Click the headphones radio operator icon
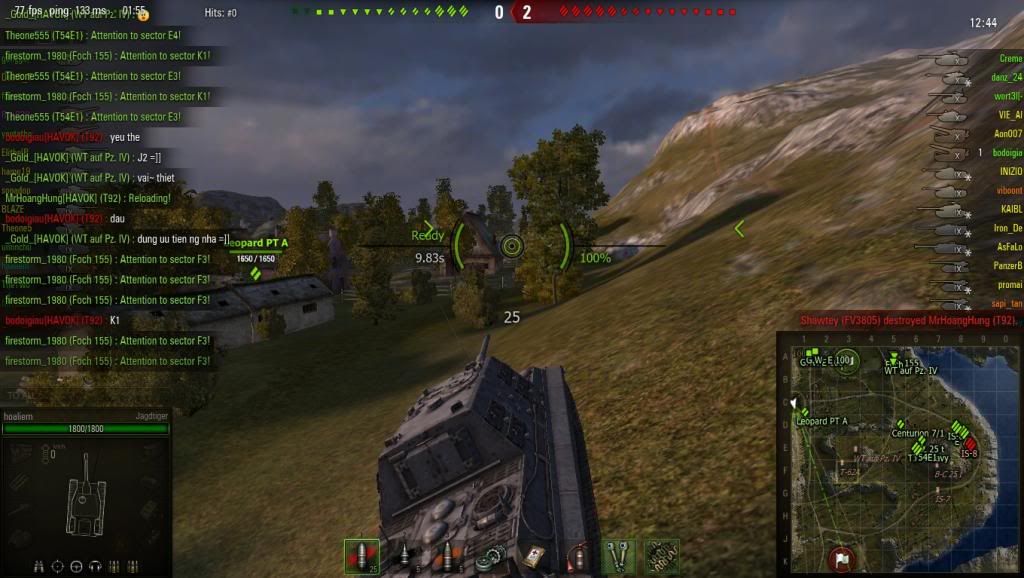1024x578 pixels. point(95,566)
